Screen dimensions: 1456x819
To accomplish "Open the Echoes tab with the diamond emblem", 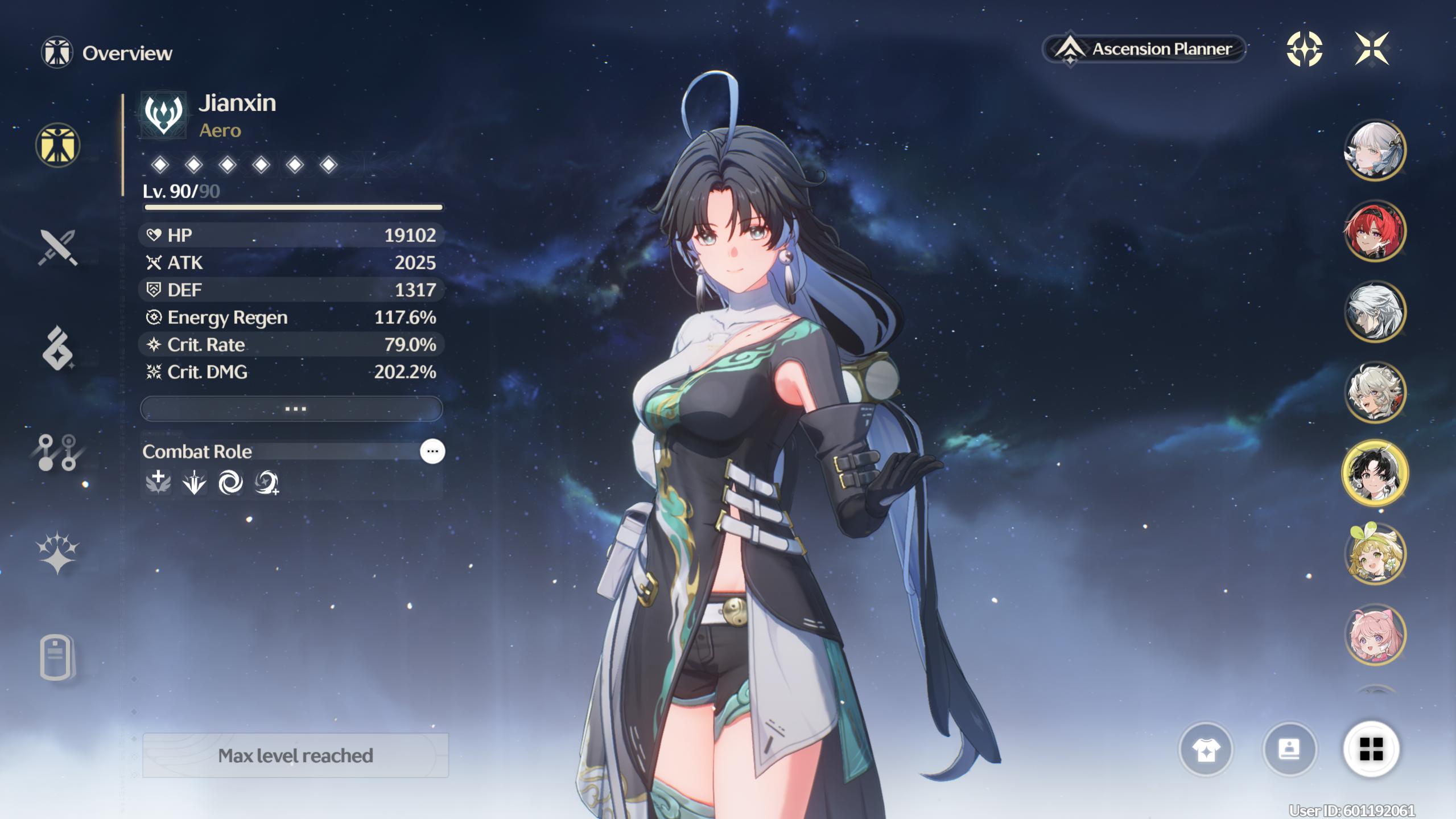I will point(57,348).
